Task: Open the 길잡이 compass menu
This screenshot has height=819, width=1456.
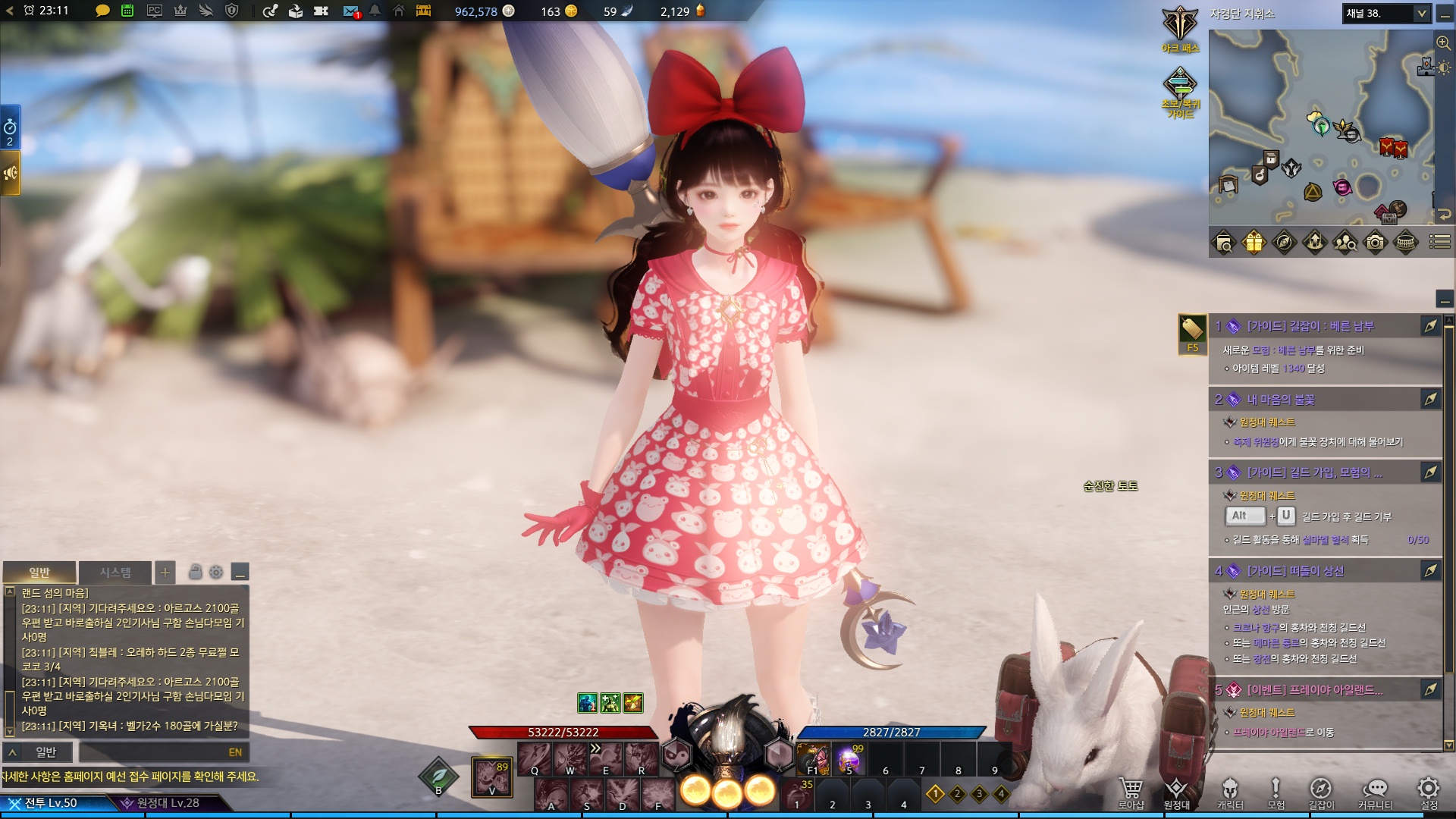Action: click(x=1321, y=792)
